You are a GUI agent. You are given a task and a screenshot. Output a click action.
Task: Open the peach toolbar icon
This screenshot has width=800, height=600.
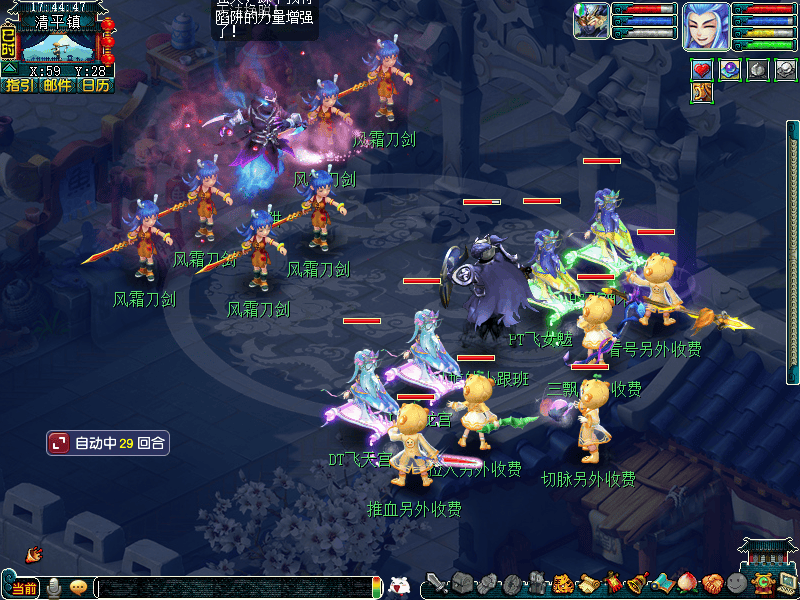pos(687,583)
